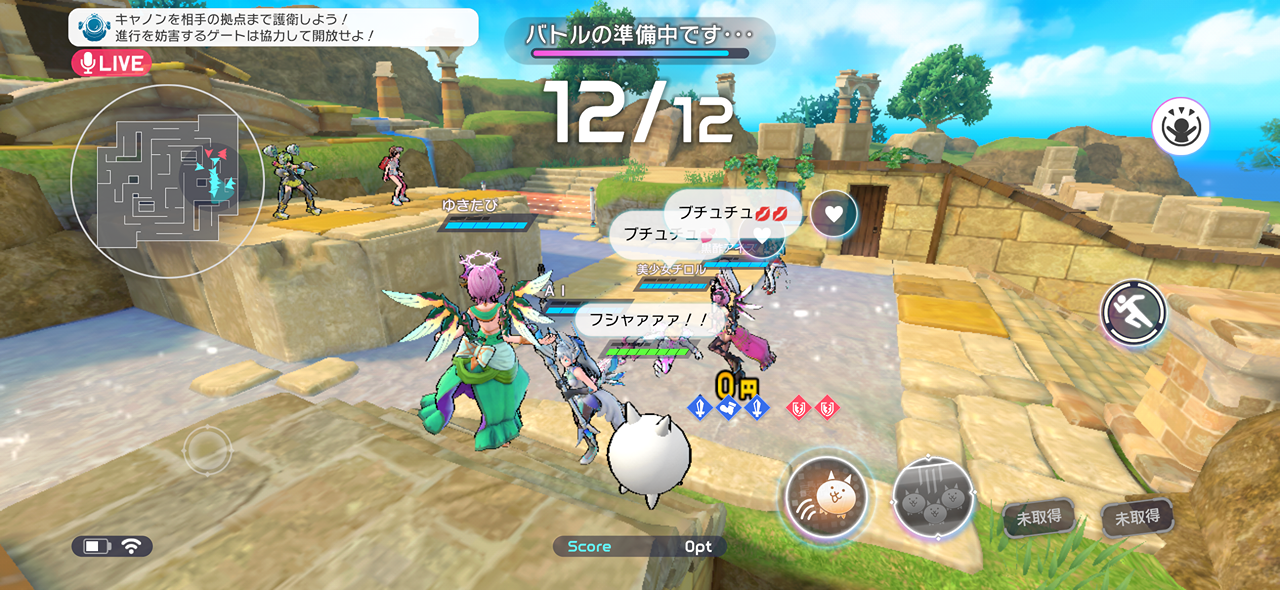Tap the cannon escort objective banner

tap(273, 27)
